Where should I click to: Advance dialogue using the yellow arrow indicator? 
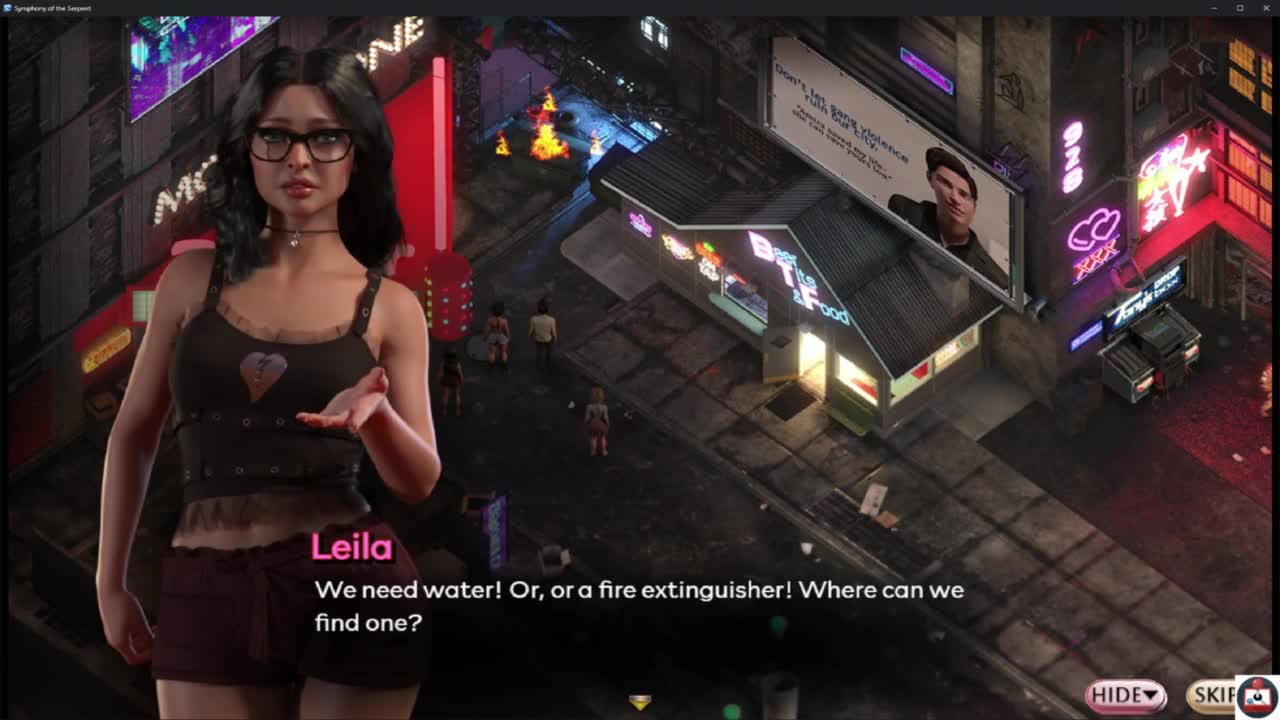(x=640, y=703)
